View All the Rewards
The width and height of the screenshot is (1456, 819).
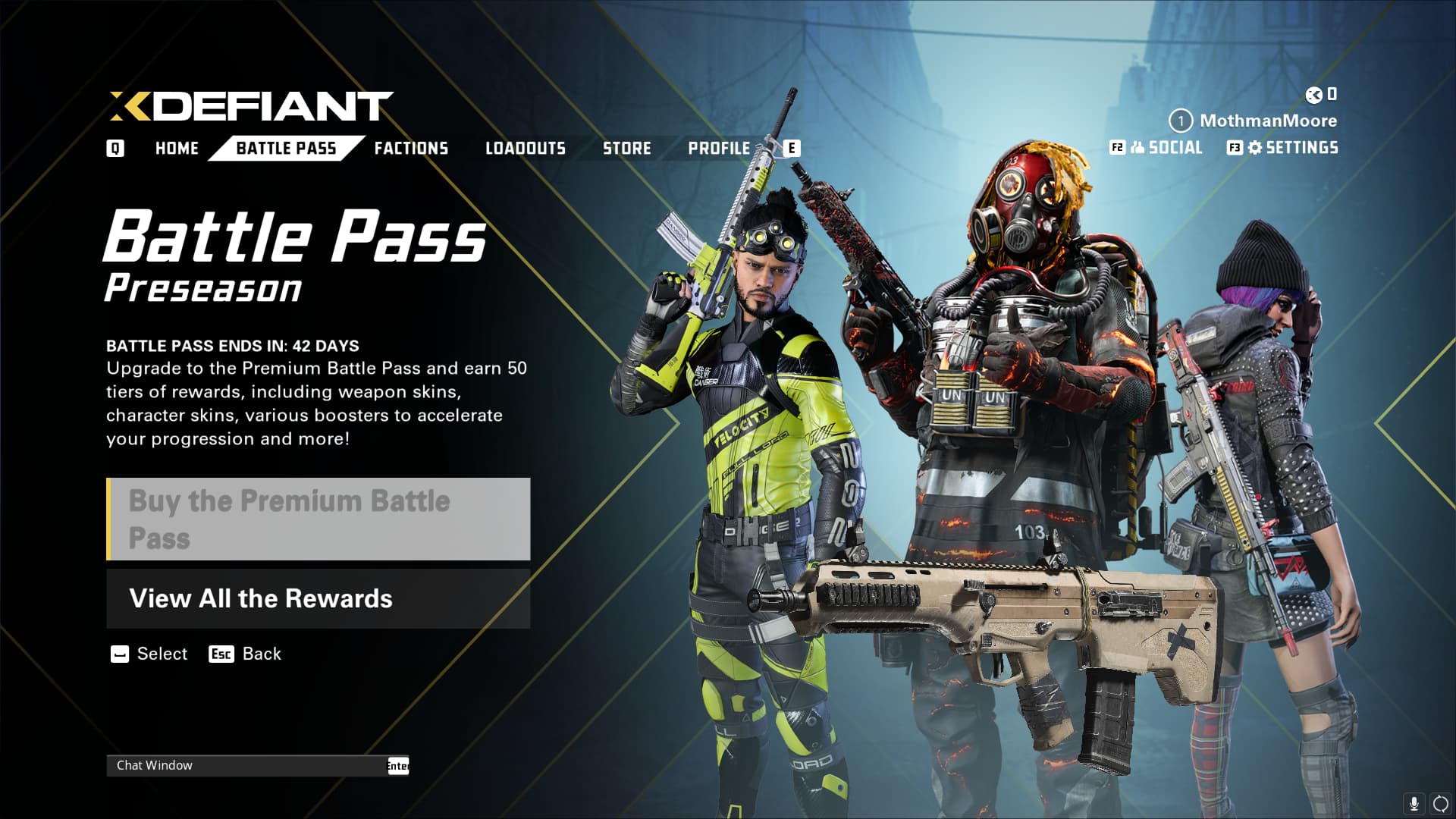318,599
